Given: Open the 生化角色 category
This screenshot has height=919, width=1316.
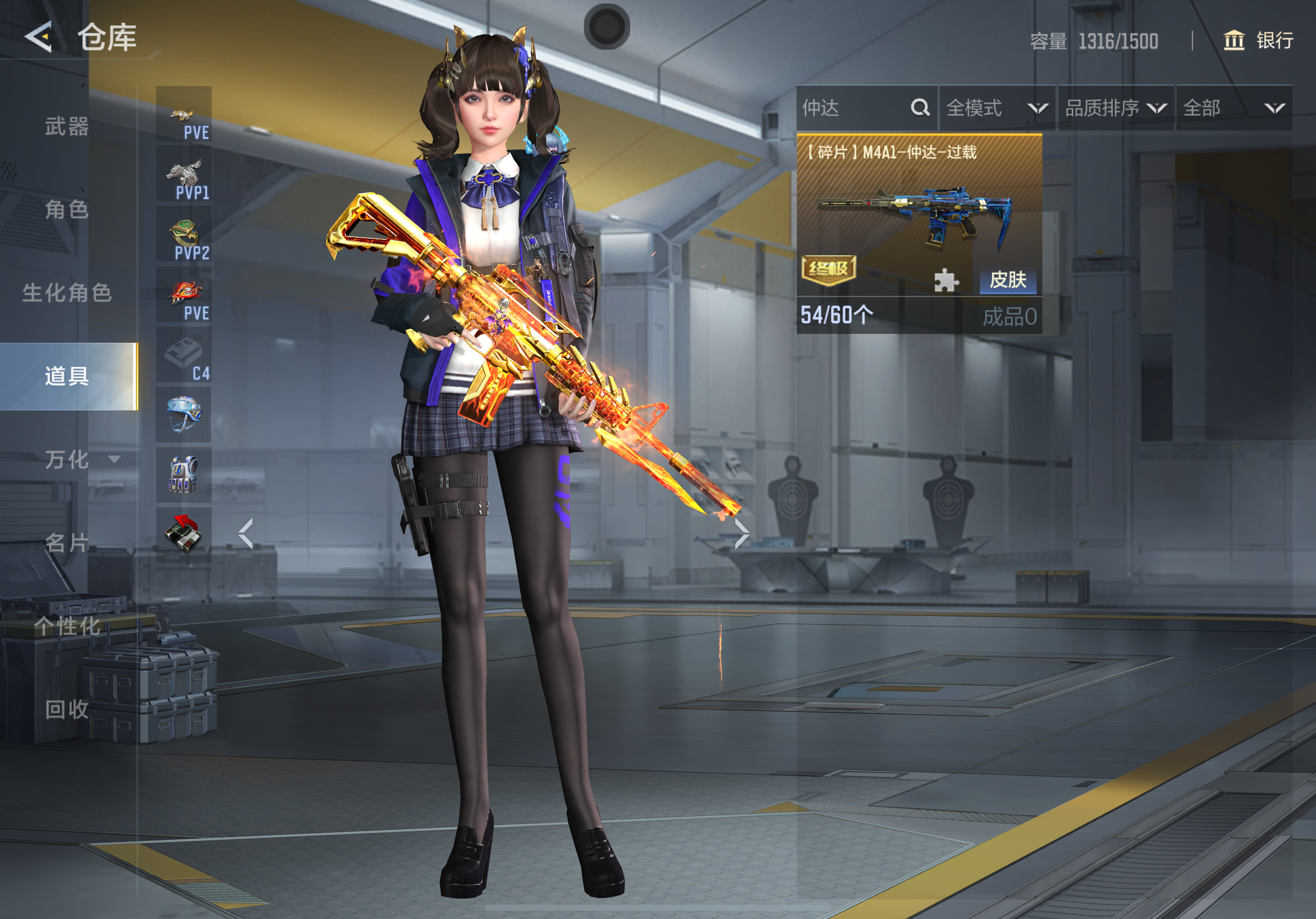Looking at the screenshot, I should 67,293.
